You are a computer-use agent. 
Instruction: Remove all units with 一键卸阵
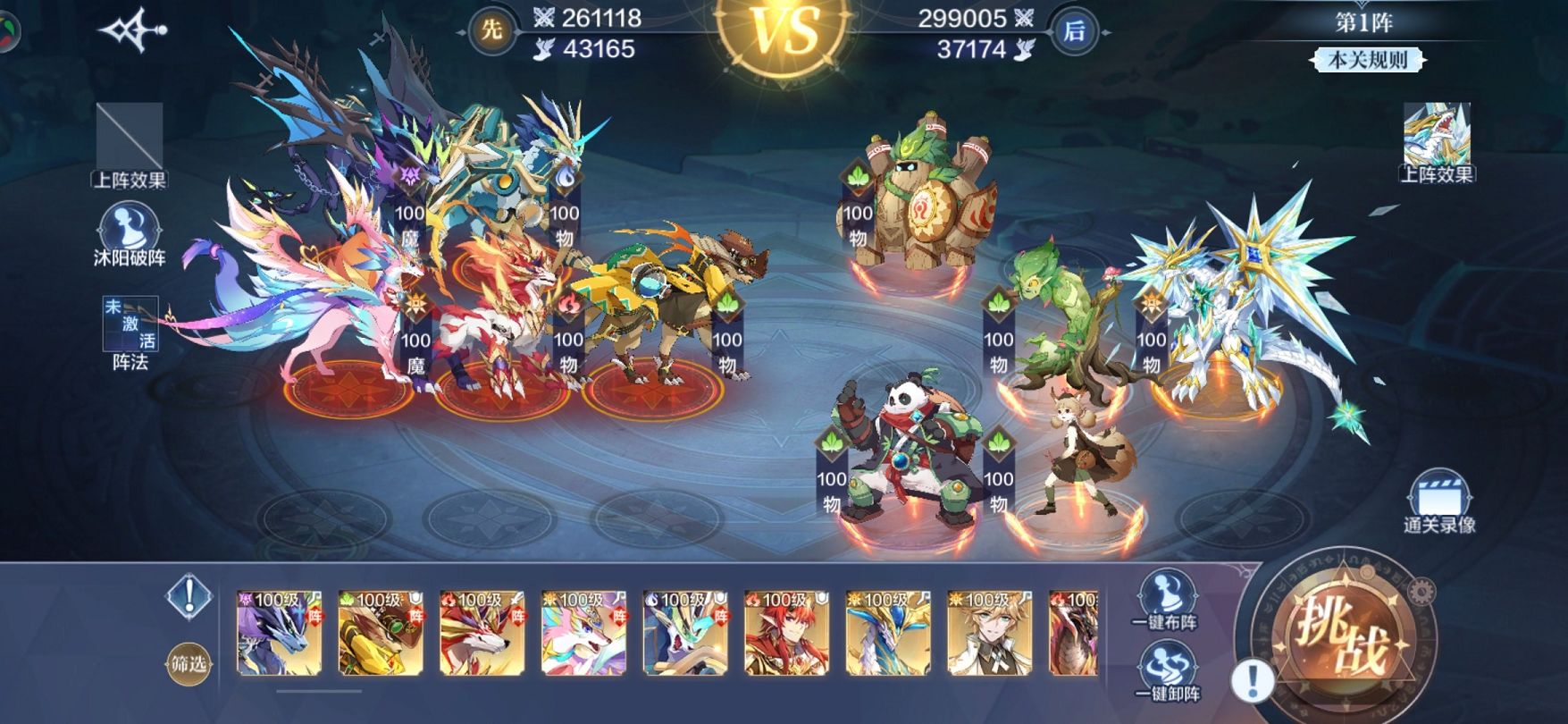1165,672
